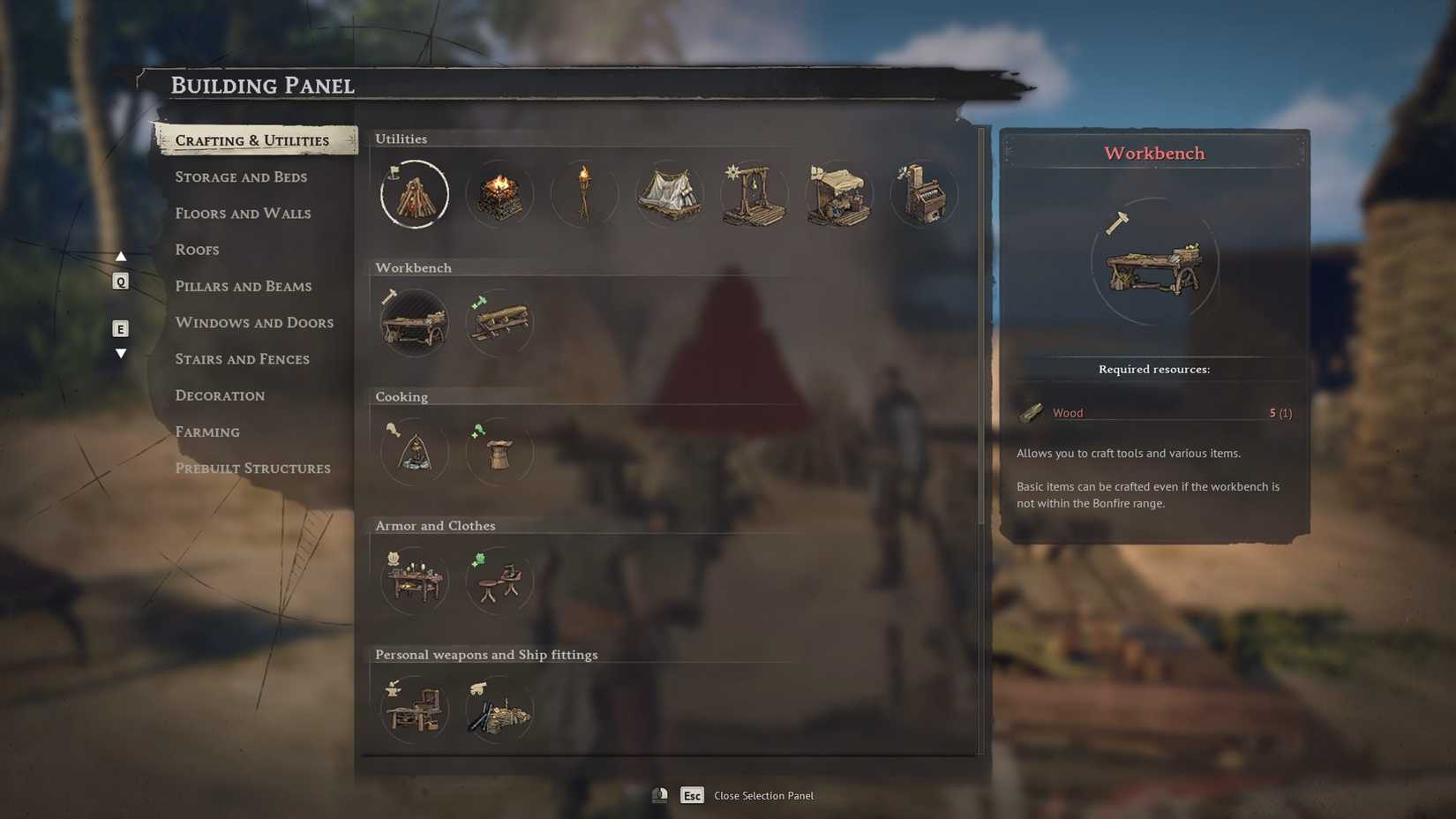
Task: Select the canvas tent icon
Action: click(669, 194)
